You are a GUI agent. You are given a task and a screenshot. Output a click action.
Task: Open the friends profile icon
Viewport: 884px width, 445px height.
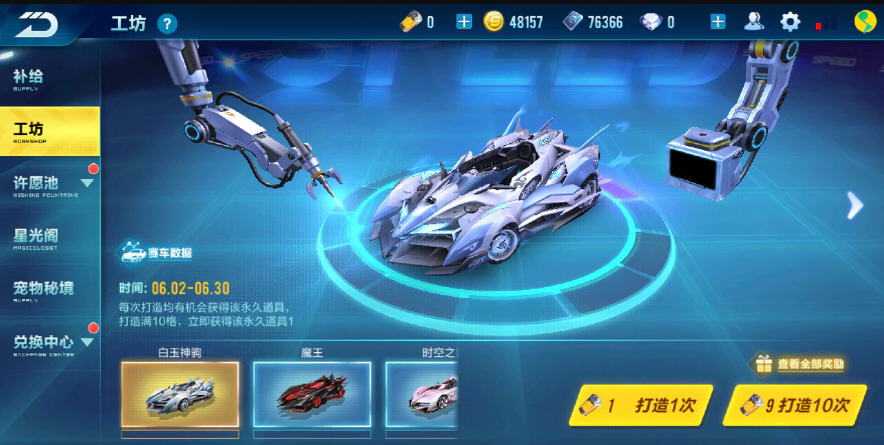pos(754,22)
